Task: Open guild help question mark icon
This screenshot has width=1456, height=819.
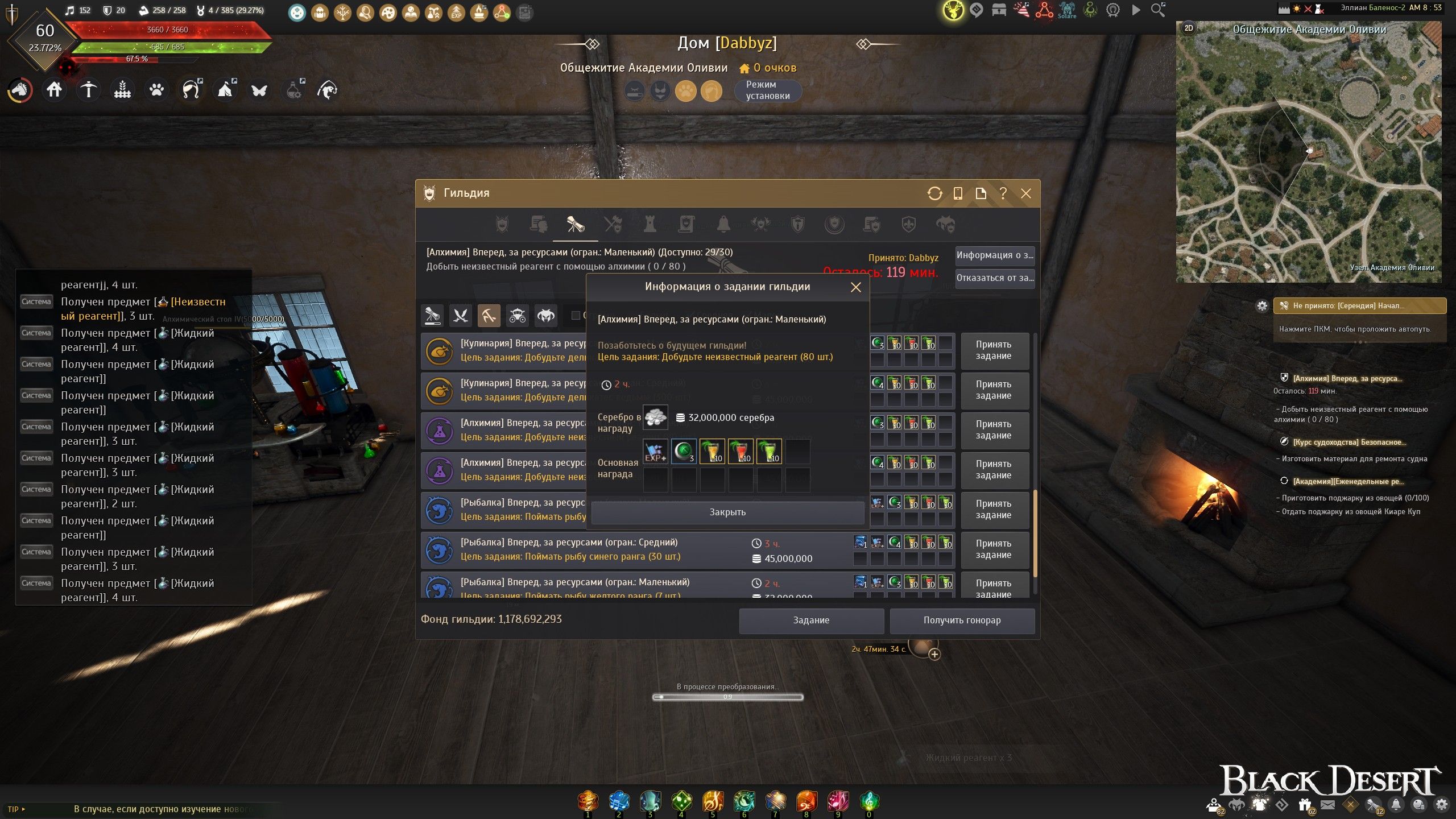Action: (1003, 193)
